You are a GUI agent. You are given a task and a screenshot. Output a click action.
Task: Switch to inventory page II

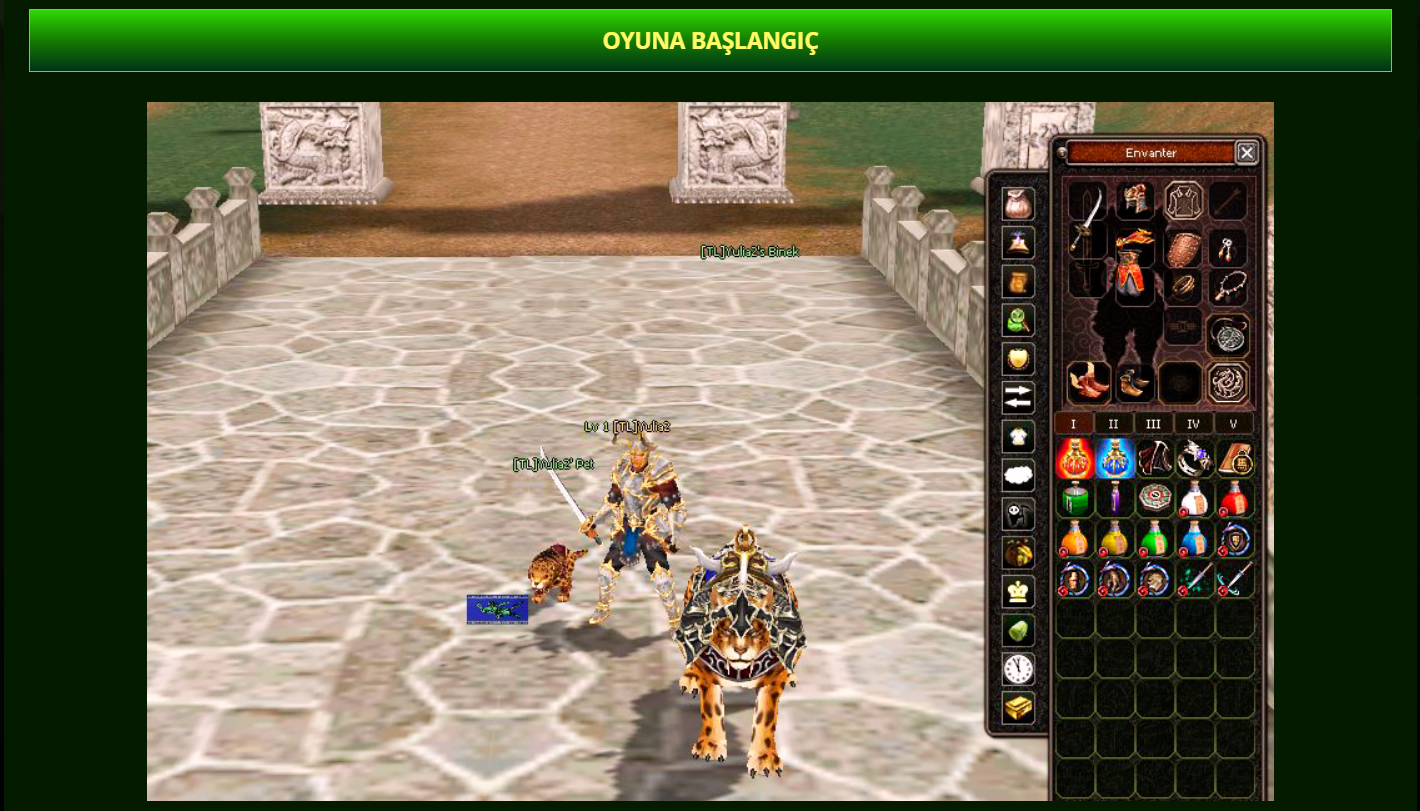click(x=1113, y=424)
